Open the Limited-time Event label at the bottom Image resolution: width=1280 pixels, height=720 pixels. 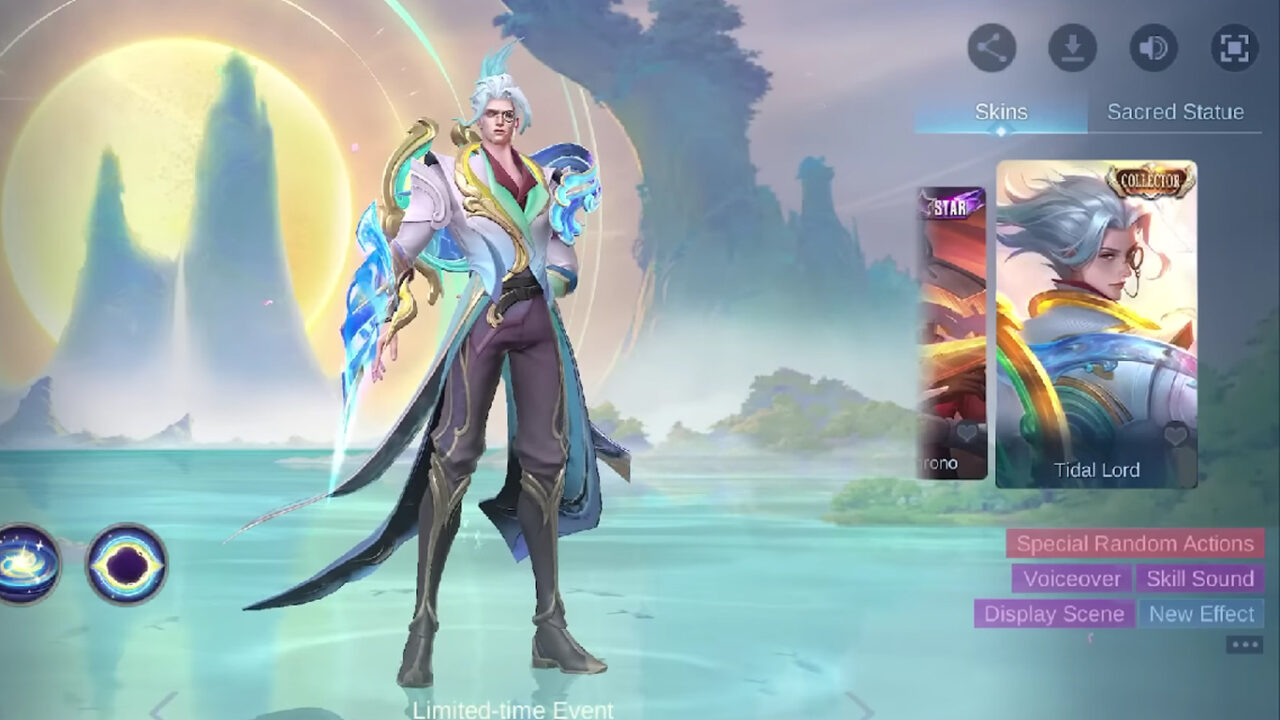pyautogui.click(x=511, y=712)
